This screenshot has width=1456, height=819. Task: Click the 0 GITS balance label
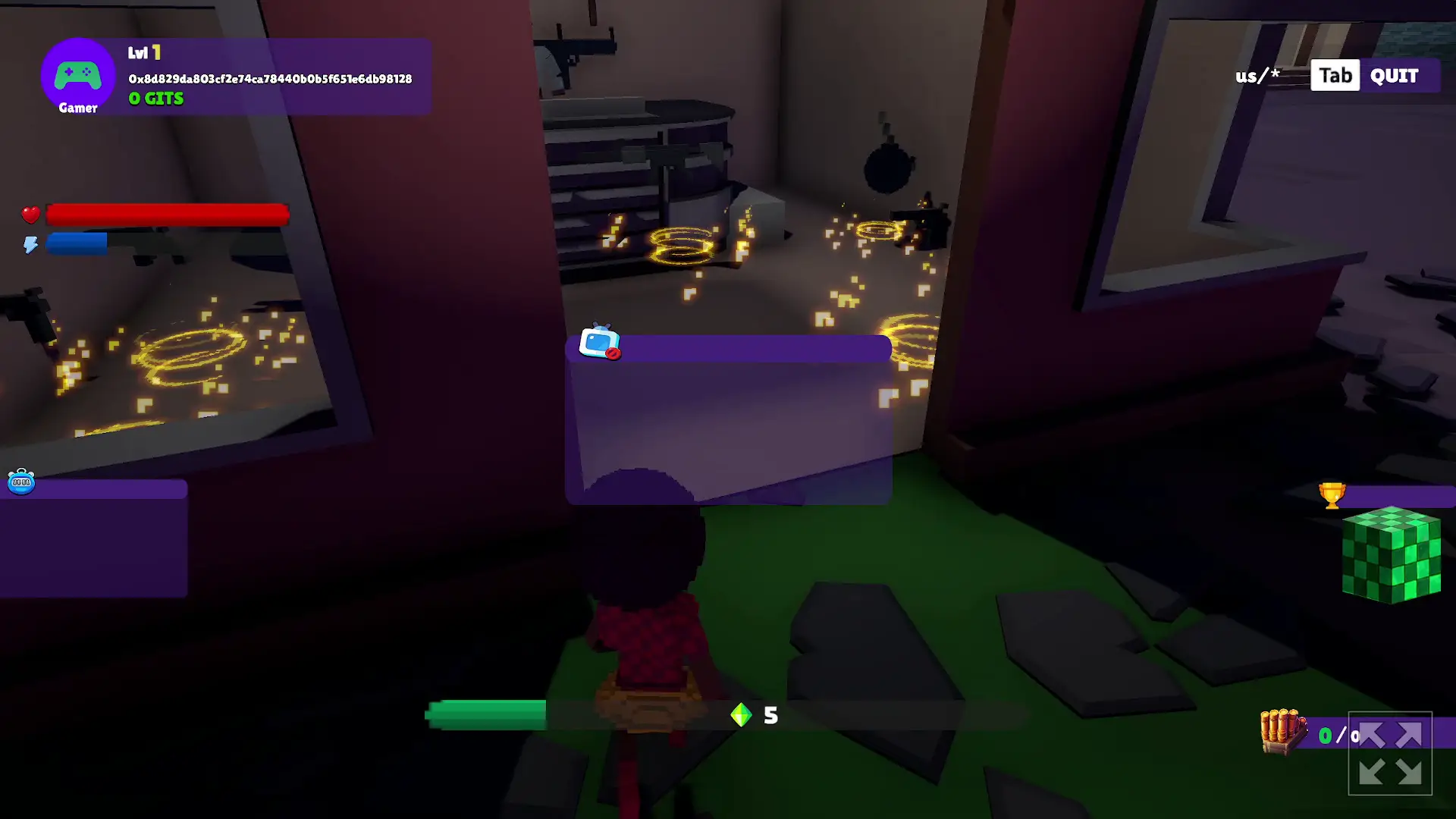point(155,98)
